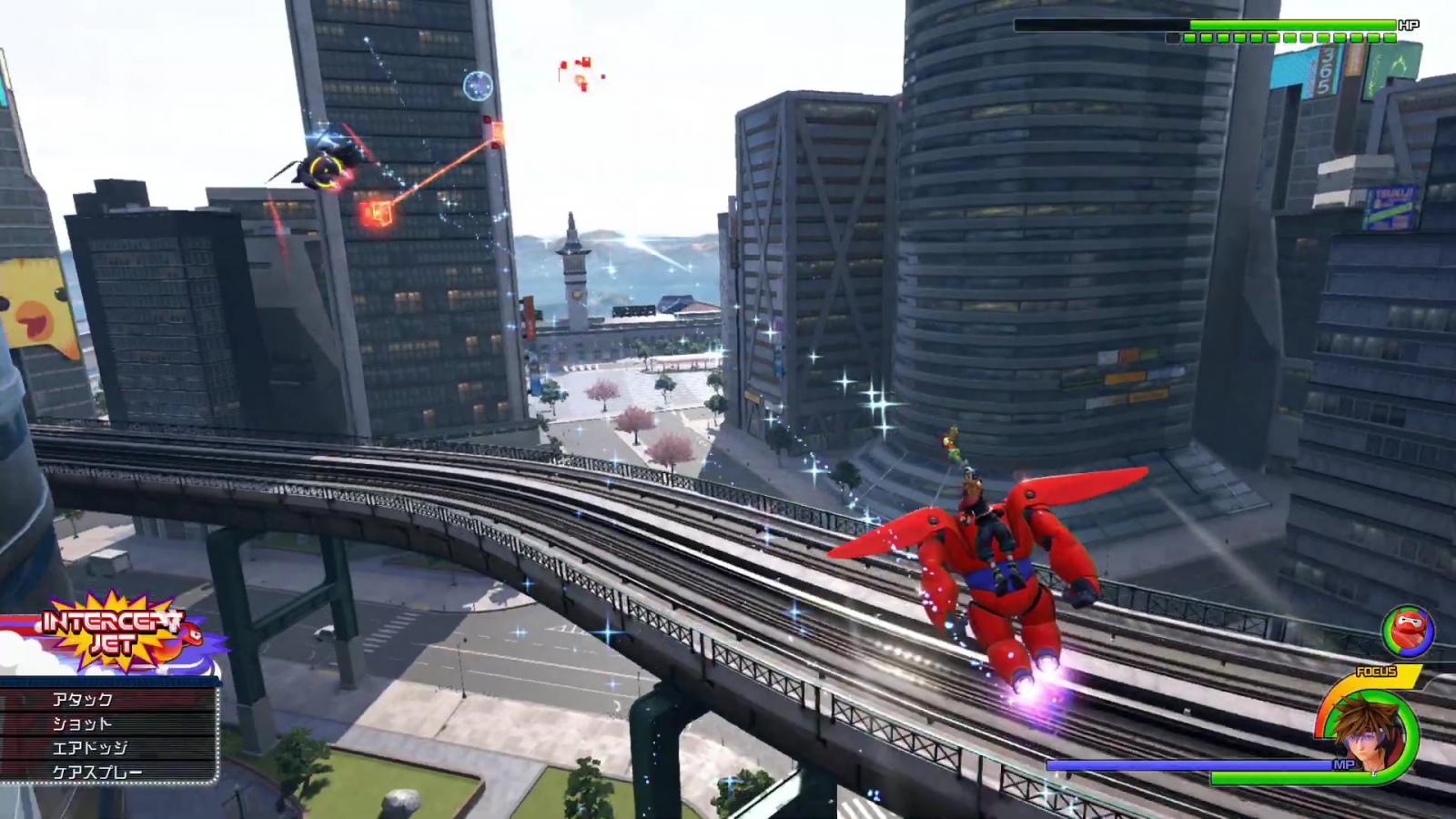The image size is (1456, 819).
Task: Select Sora's portrait in the HUD
Action: pyautogui.click(x=1370, y=733)
